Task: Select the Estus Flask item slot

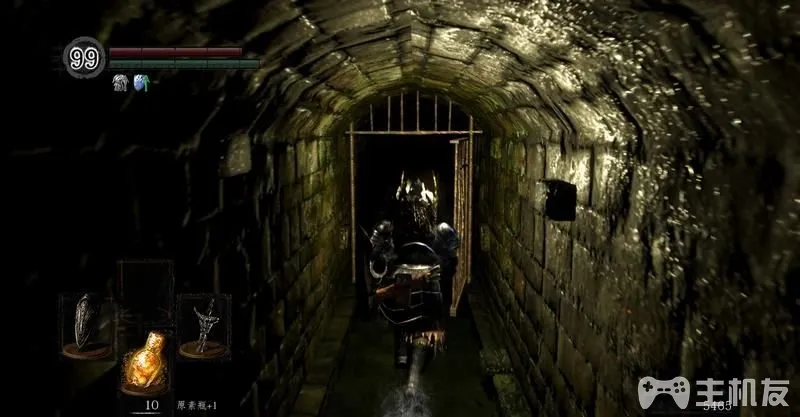Action: pos(145,360)
